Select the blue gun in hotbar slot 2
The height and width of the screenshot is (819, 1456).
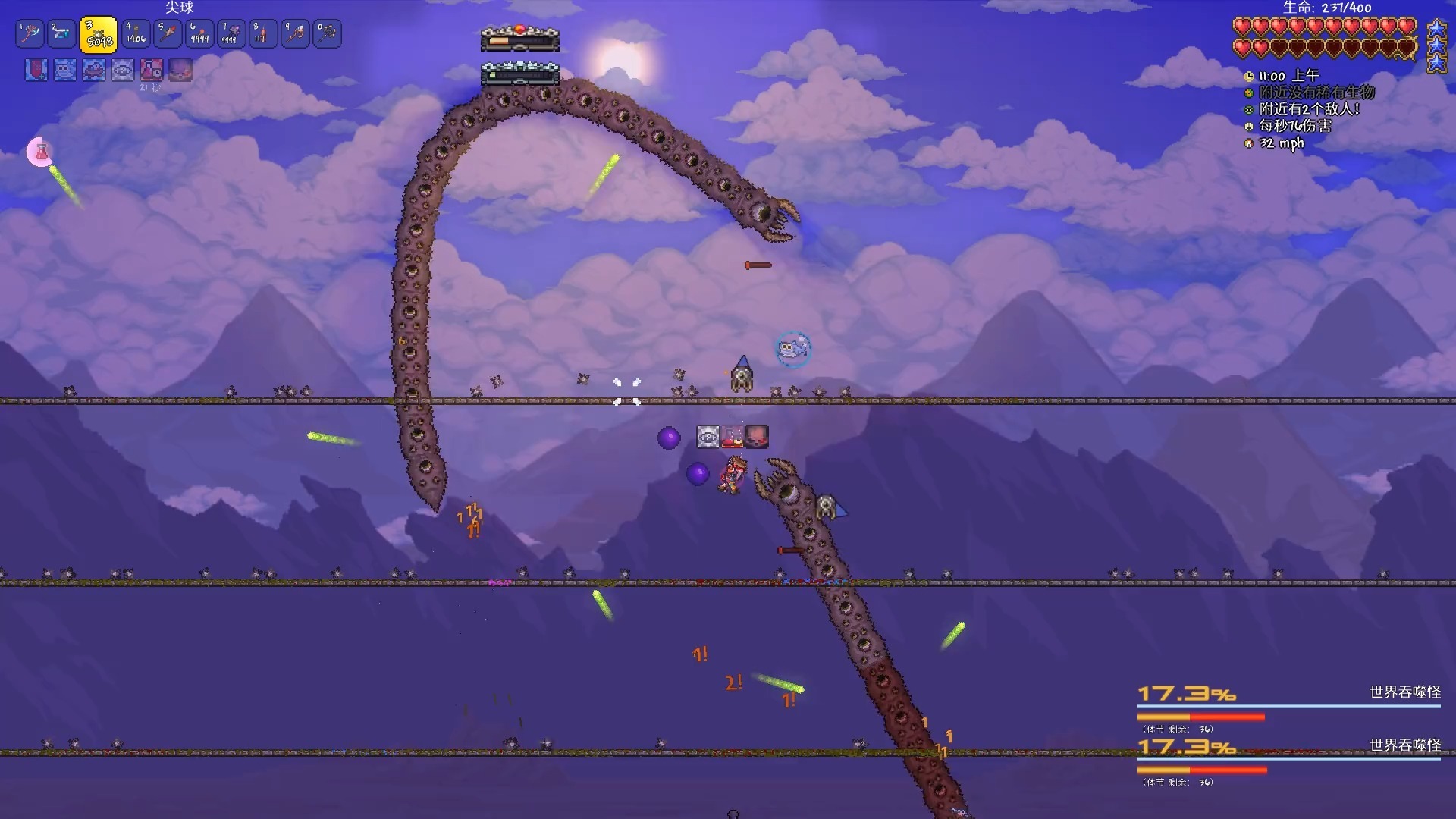62,33
